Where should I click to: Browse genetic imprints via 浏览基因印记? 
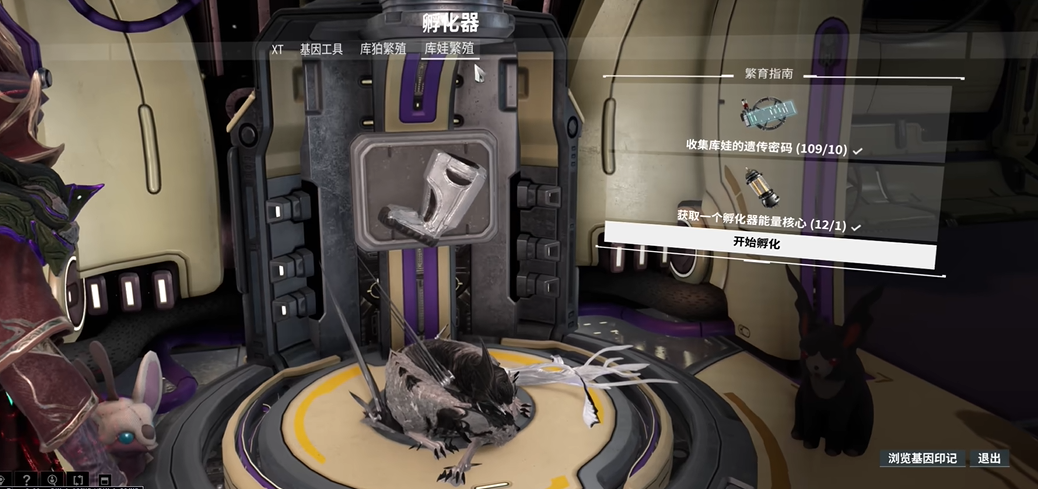point(923,459)
